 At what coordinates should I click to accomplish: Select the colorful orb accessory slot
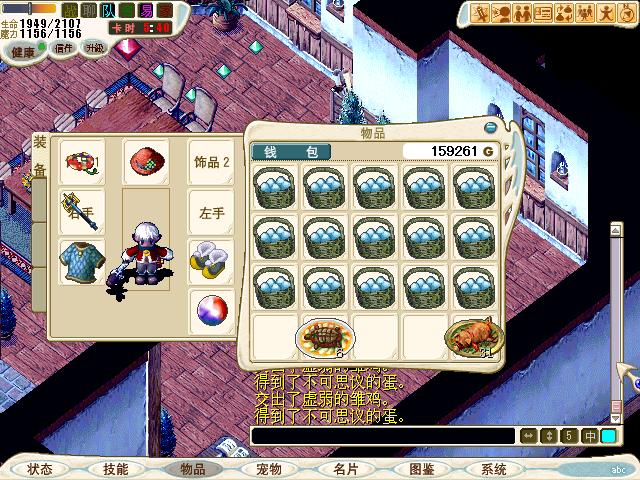click(210, 310)
